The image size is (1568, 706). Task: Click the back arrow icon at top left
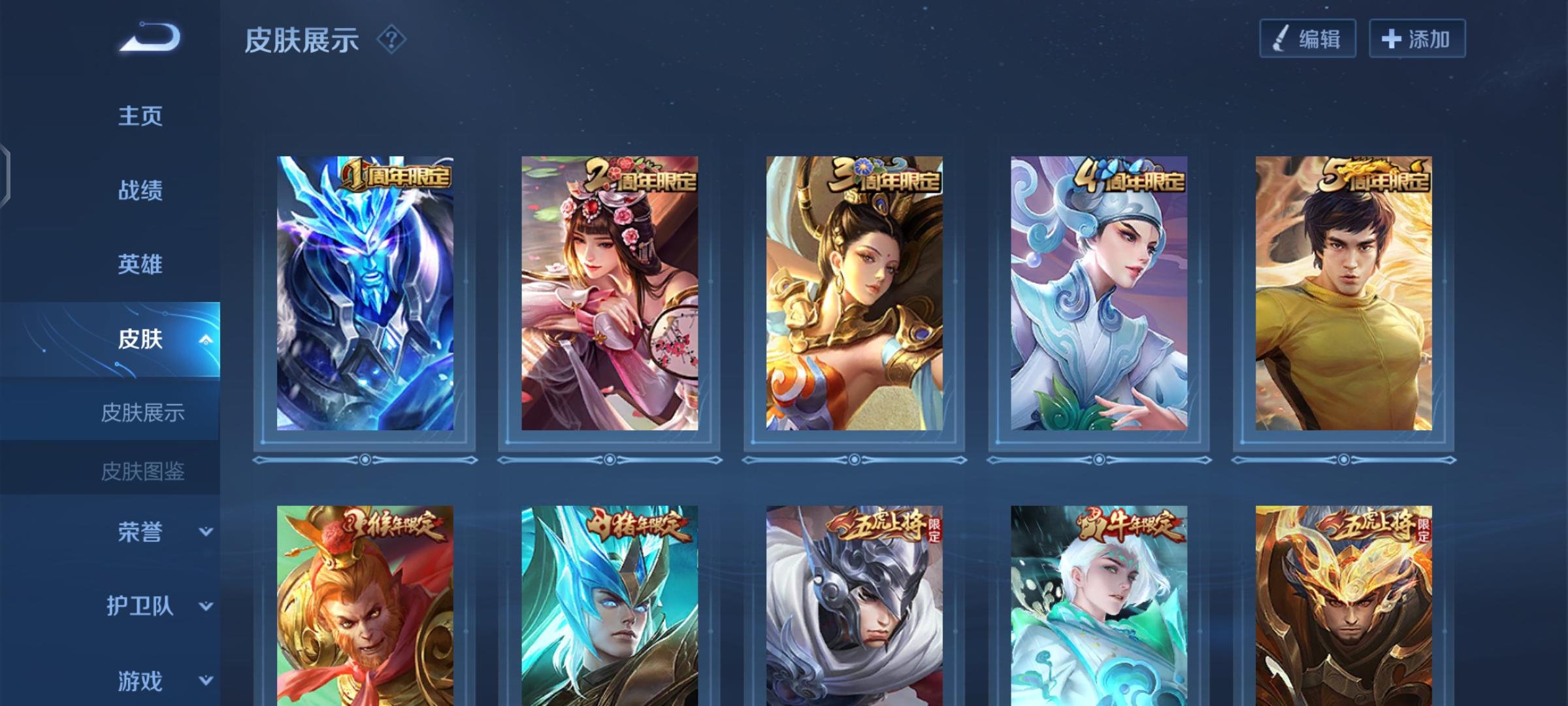coord(147,41)
